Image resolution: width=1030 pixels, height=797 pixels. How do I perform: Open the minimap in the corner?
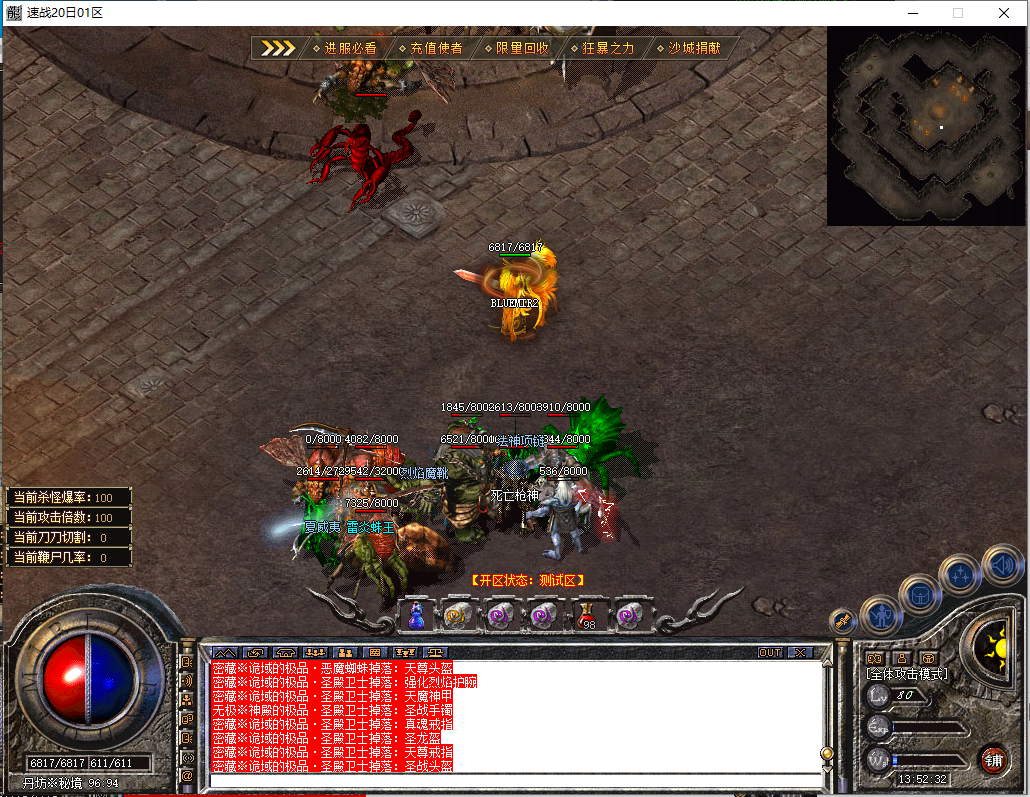click(x=927, y=125)
